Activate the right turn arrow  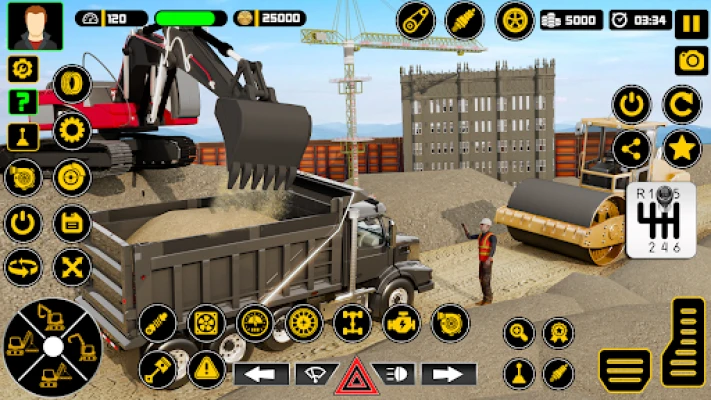coord(448,375)
